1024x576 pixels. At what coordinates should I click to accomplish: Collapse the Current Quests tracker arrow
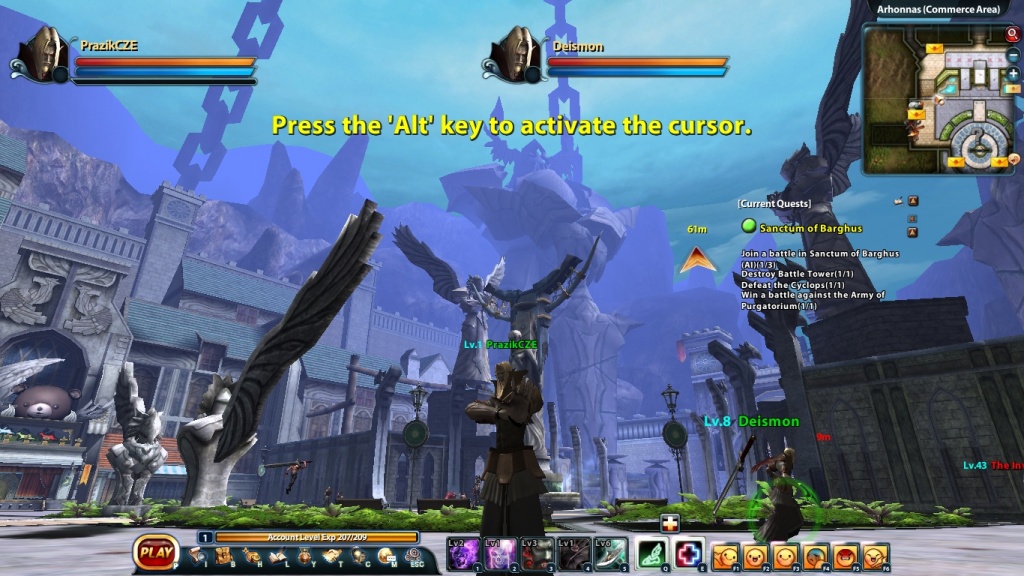click(x=913, y=201)
